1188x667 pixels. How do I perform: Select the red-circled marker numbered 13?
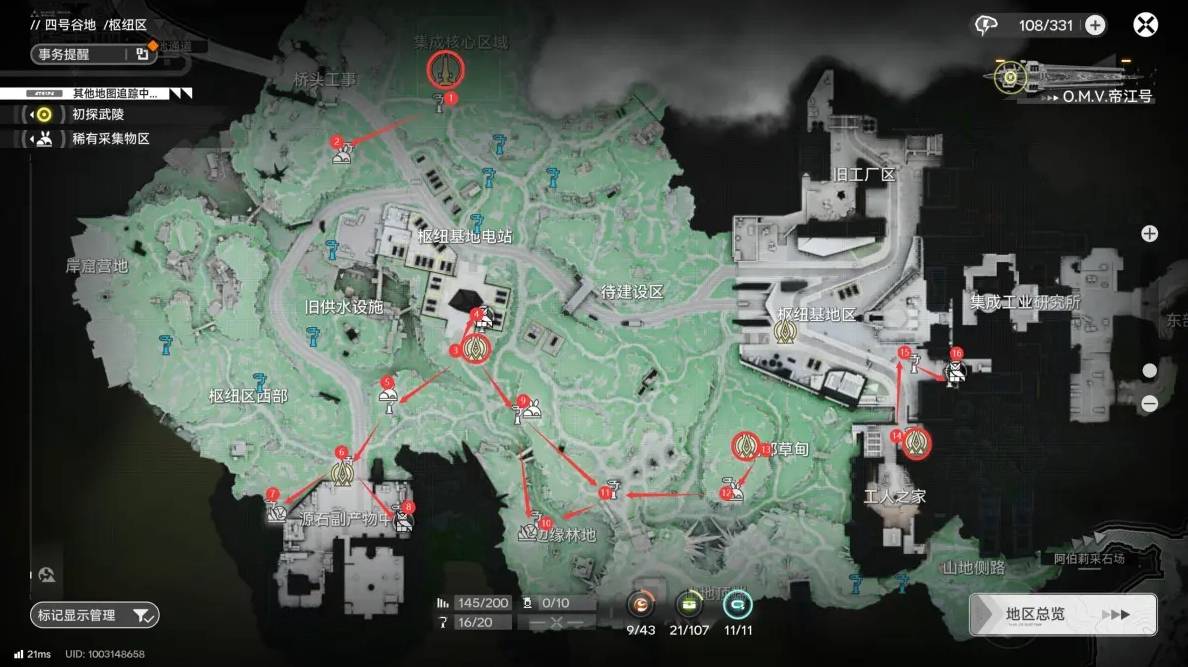click(745, 446)
